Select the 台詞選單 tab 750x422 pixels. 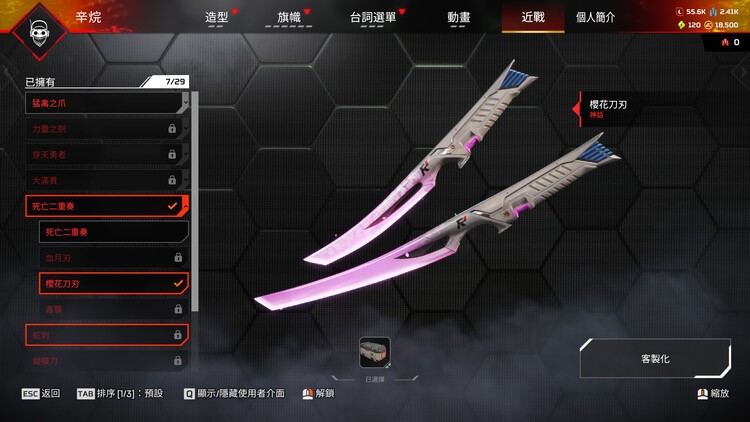(375, 18)
